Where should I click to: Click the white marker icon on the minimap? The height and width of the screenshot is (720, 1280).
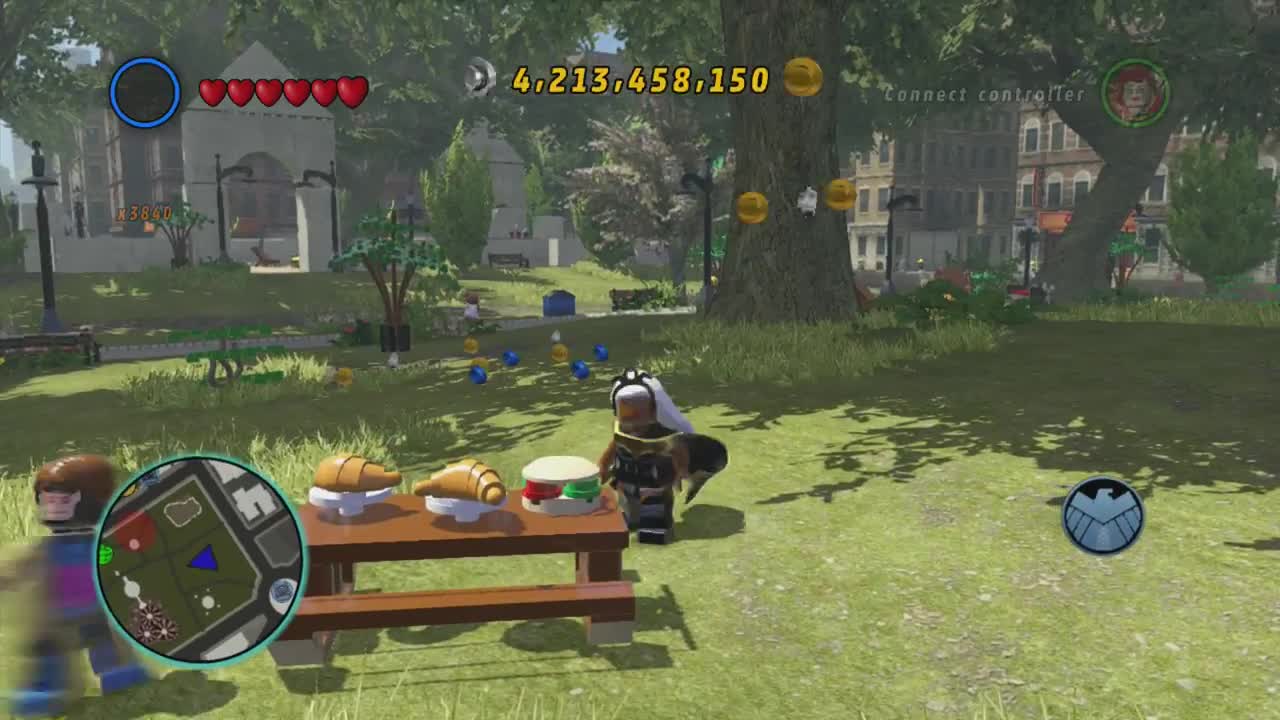131,590
